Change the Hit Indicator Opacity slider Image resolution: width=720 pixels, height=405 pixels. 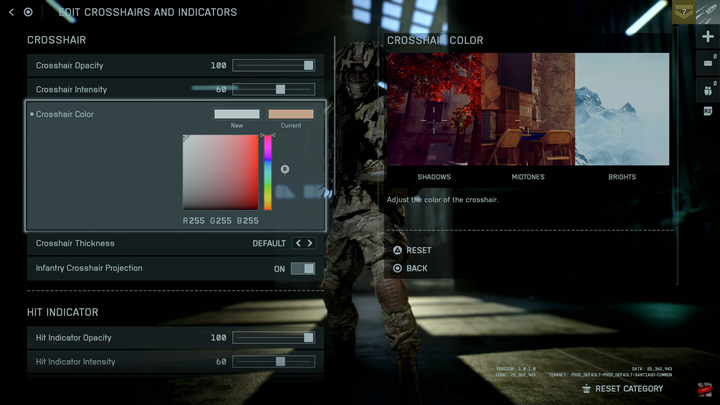click(274, 338)
